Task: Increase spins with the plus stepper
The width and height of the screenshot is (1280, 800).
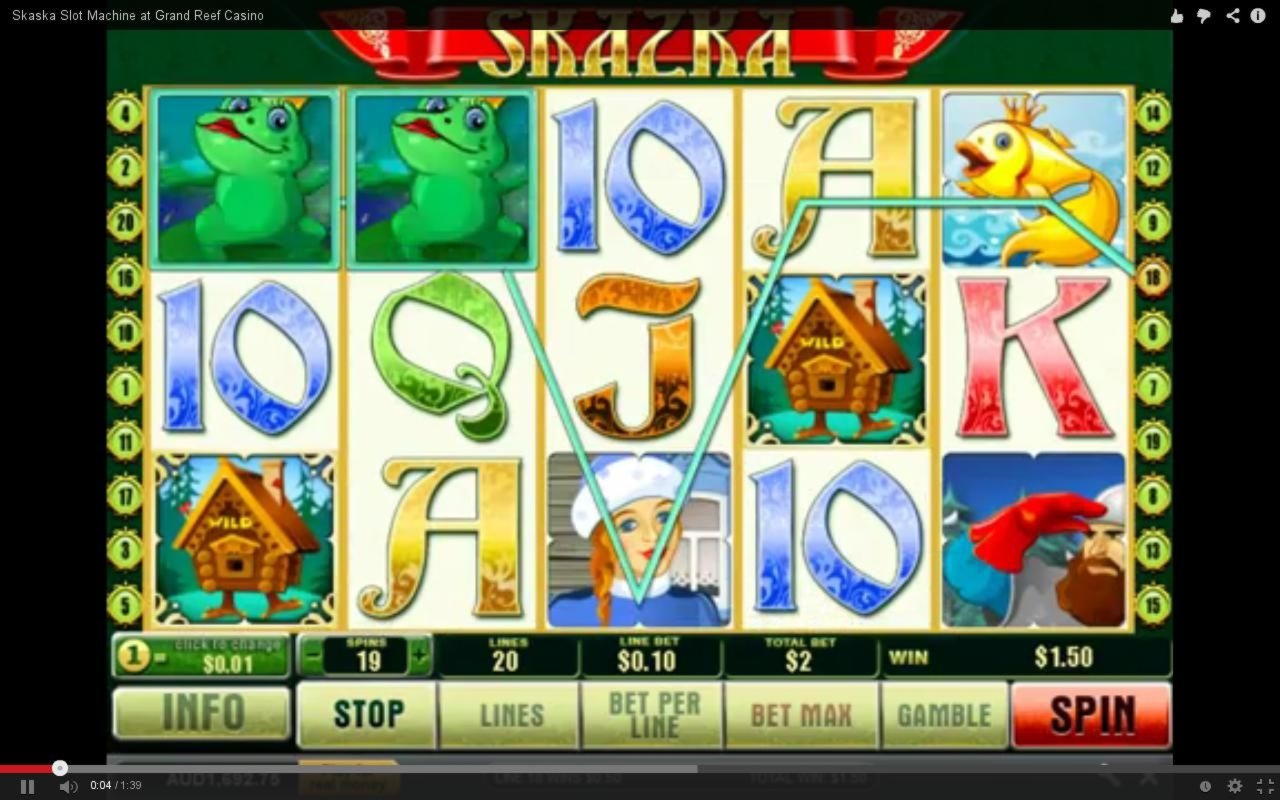Action: 420,657
